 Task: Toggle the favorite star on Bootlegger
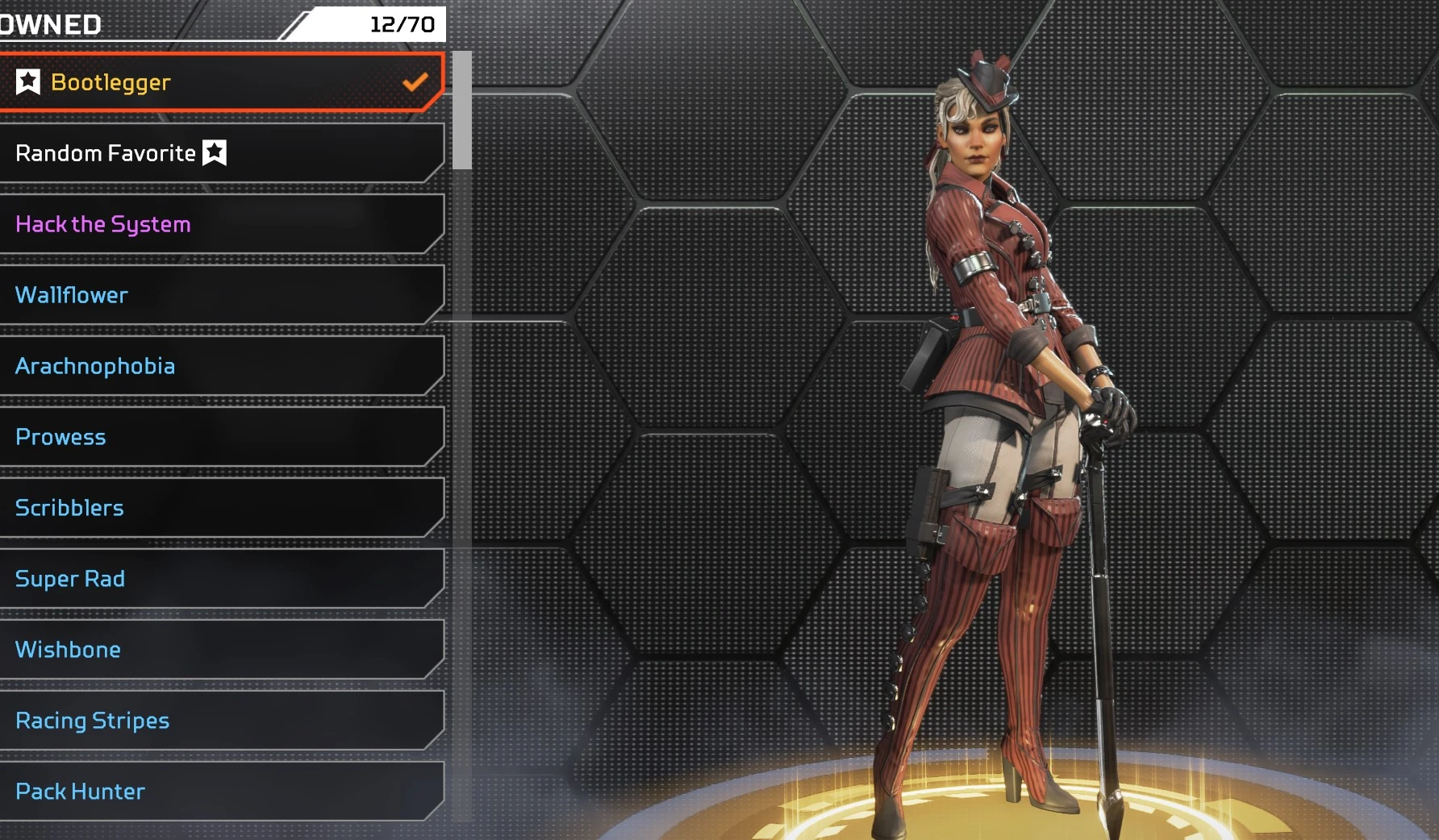click(x=28, y=81)
